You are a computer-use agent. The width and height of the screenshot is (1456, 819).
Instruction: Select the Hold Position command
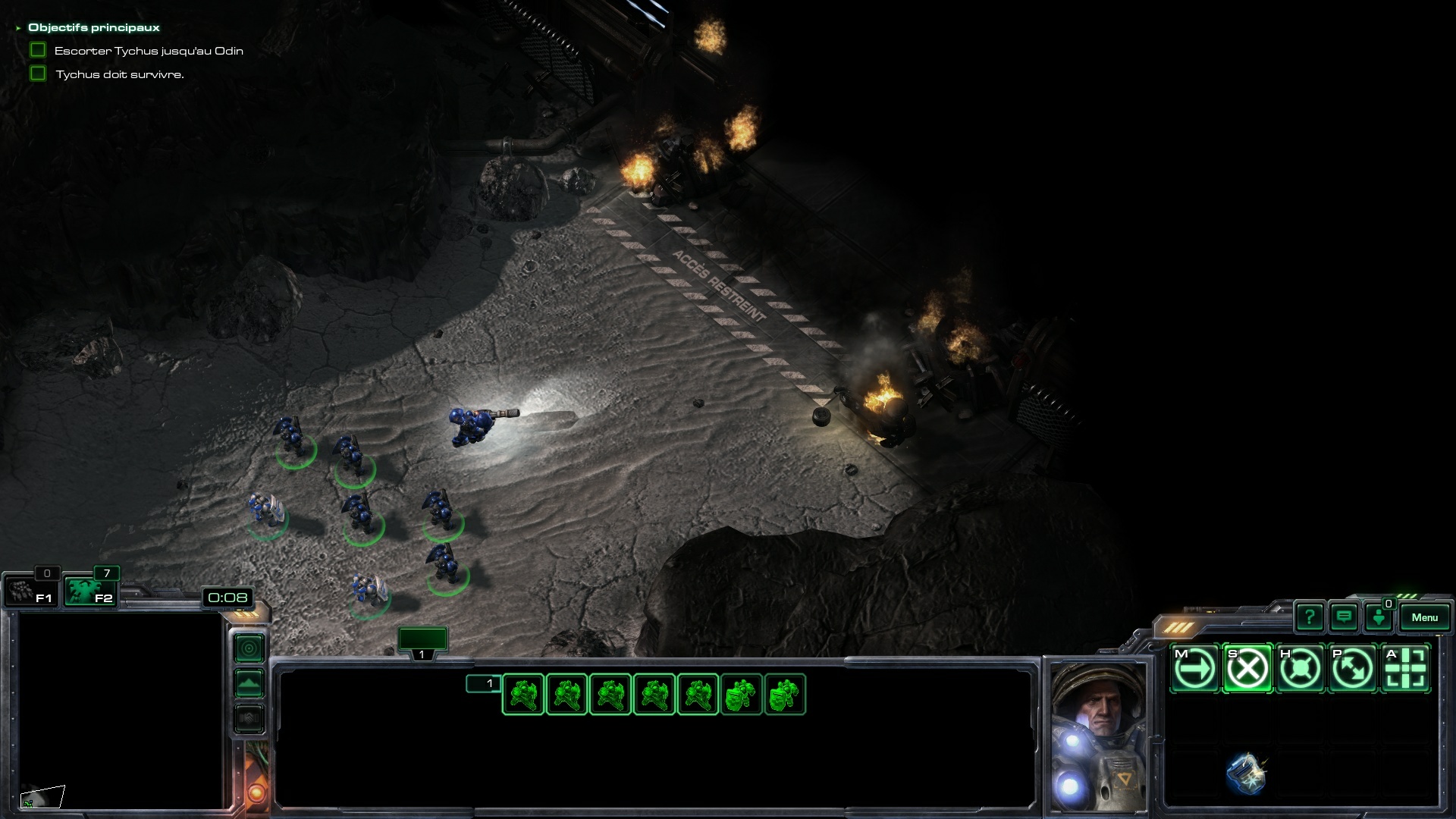click(x=1300, y=669)
